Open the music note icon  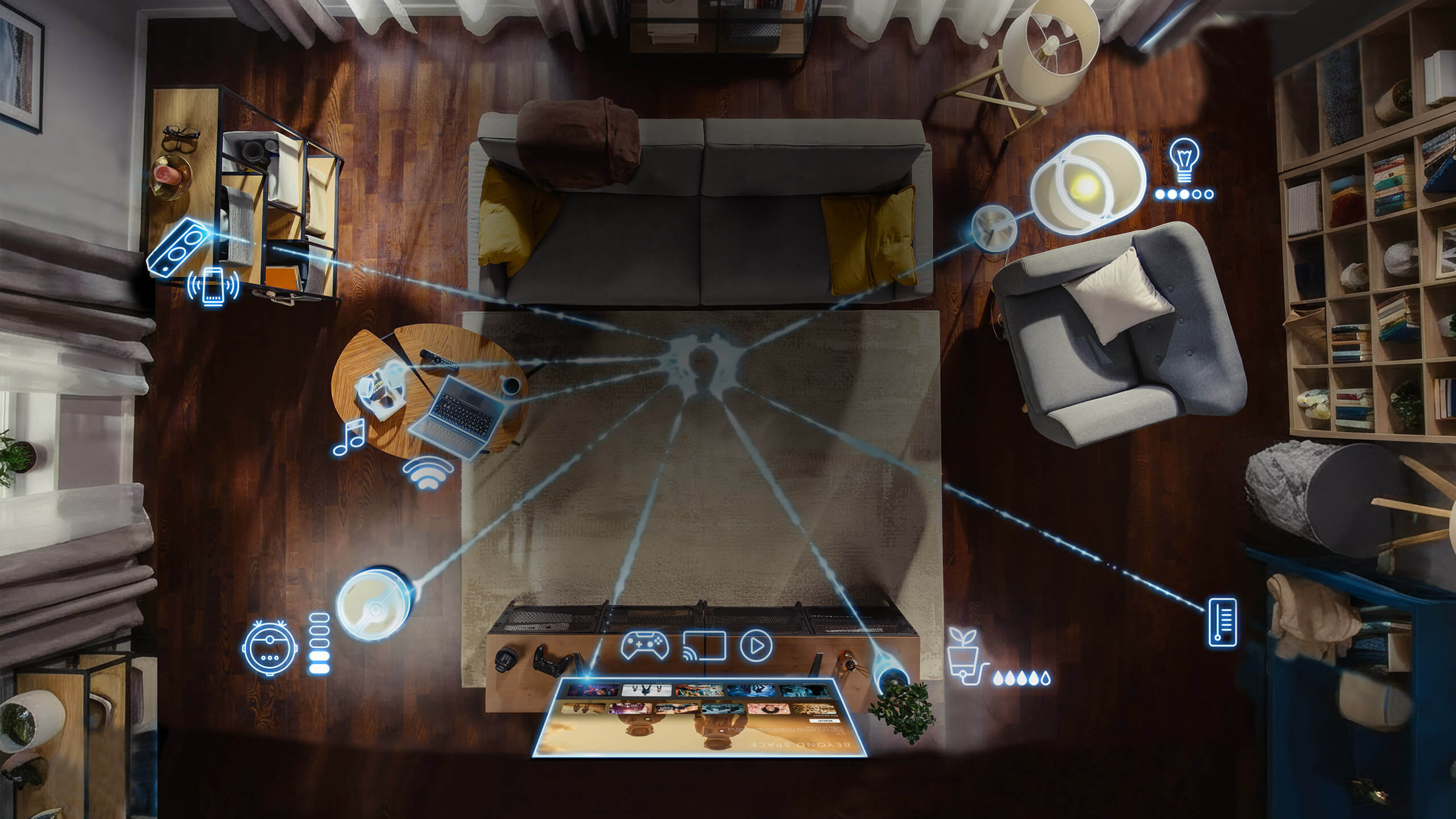pyautogui.click(x=349, y=437)
